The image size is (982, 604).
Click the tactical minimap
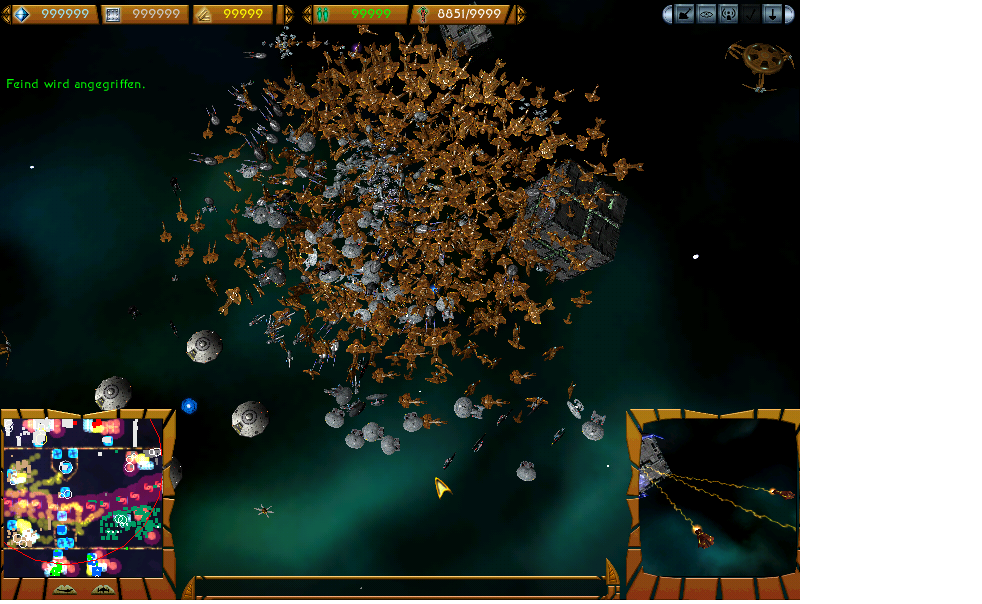coord(83,497)
